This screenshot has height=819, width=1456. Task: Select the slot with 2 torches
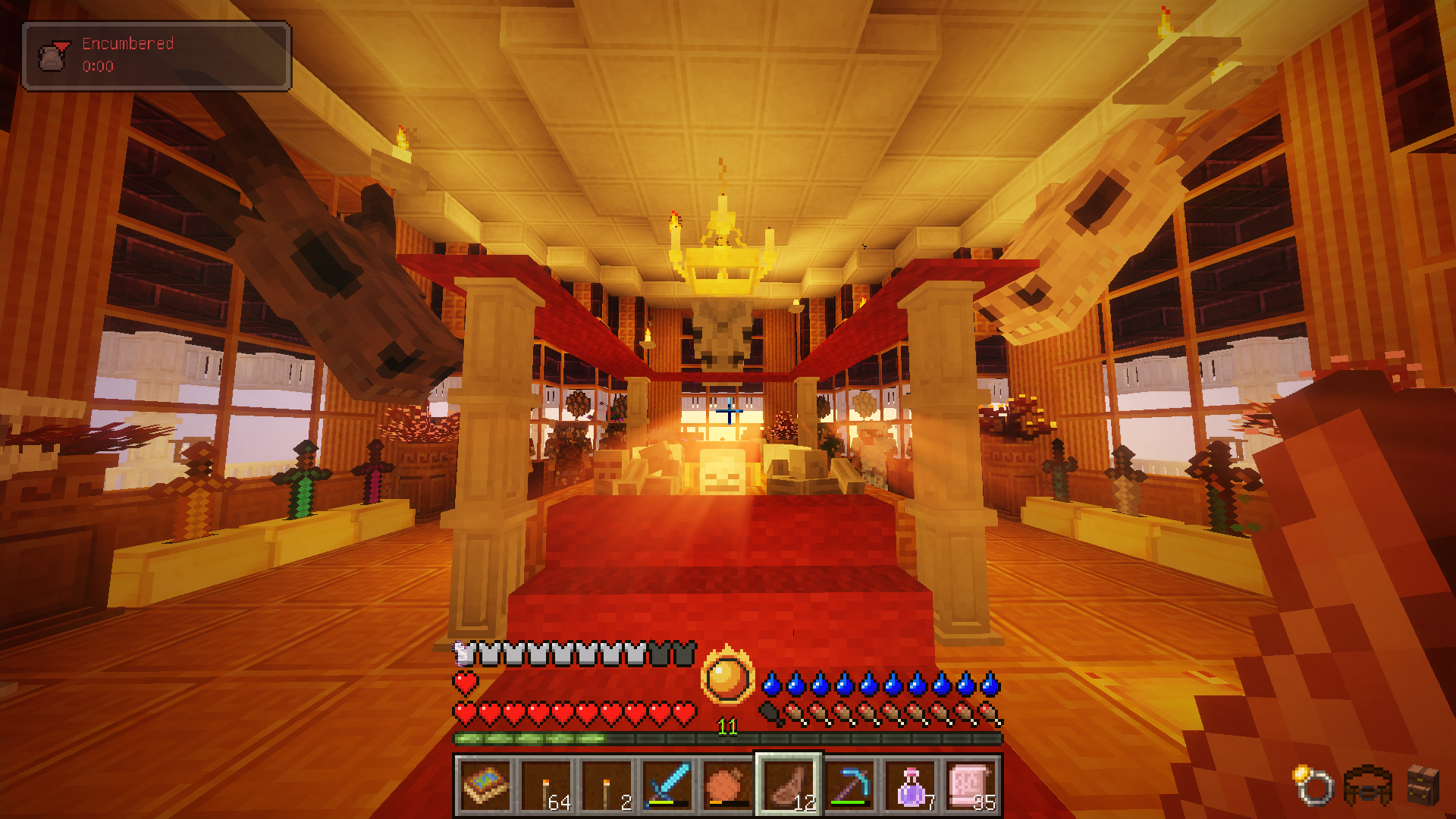point(607,786)
